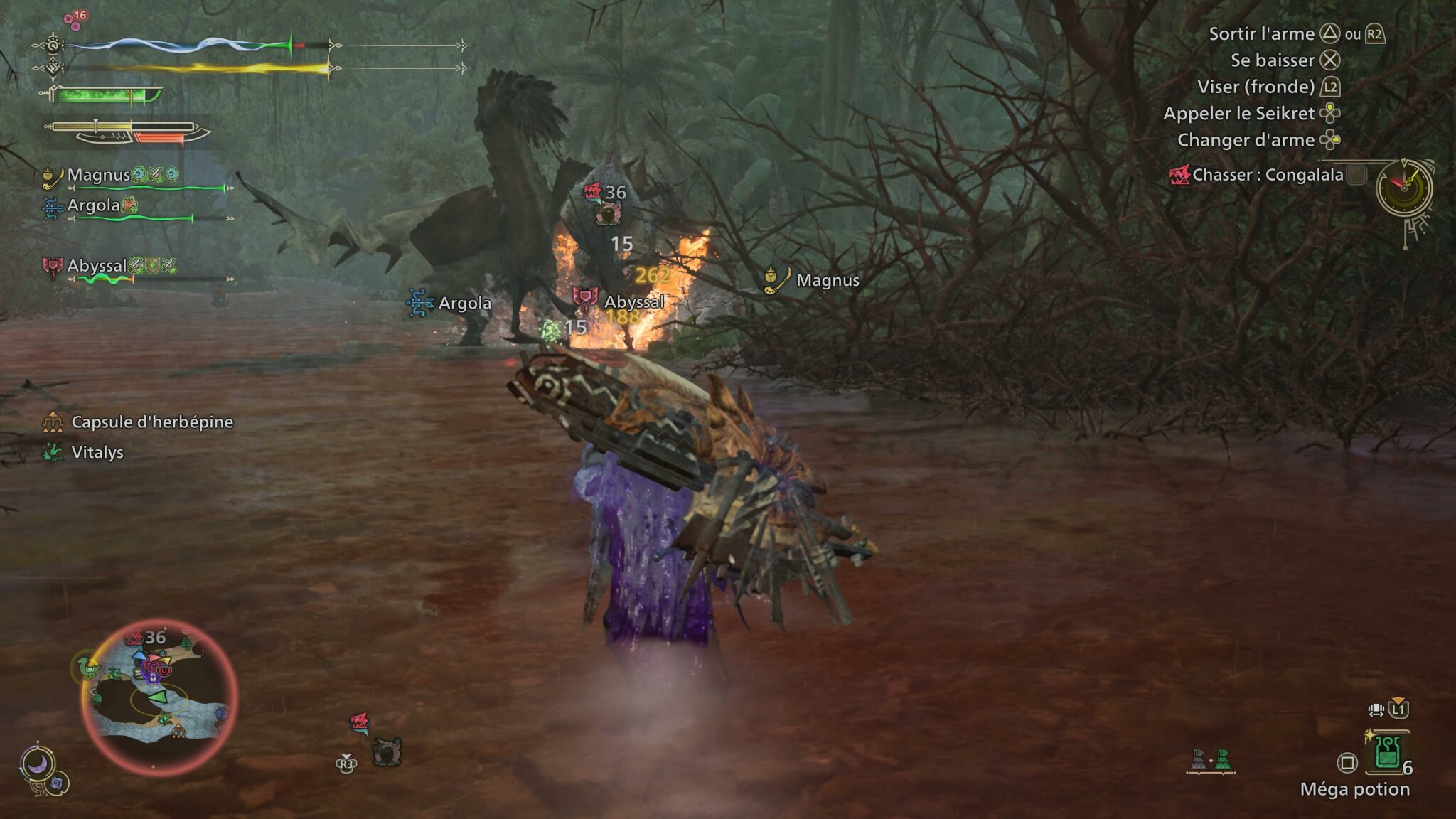The image size is (1456, 819).
Task: Select Magnus in the party list
Action: (99, 175)
